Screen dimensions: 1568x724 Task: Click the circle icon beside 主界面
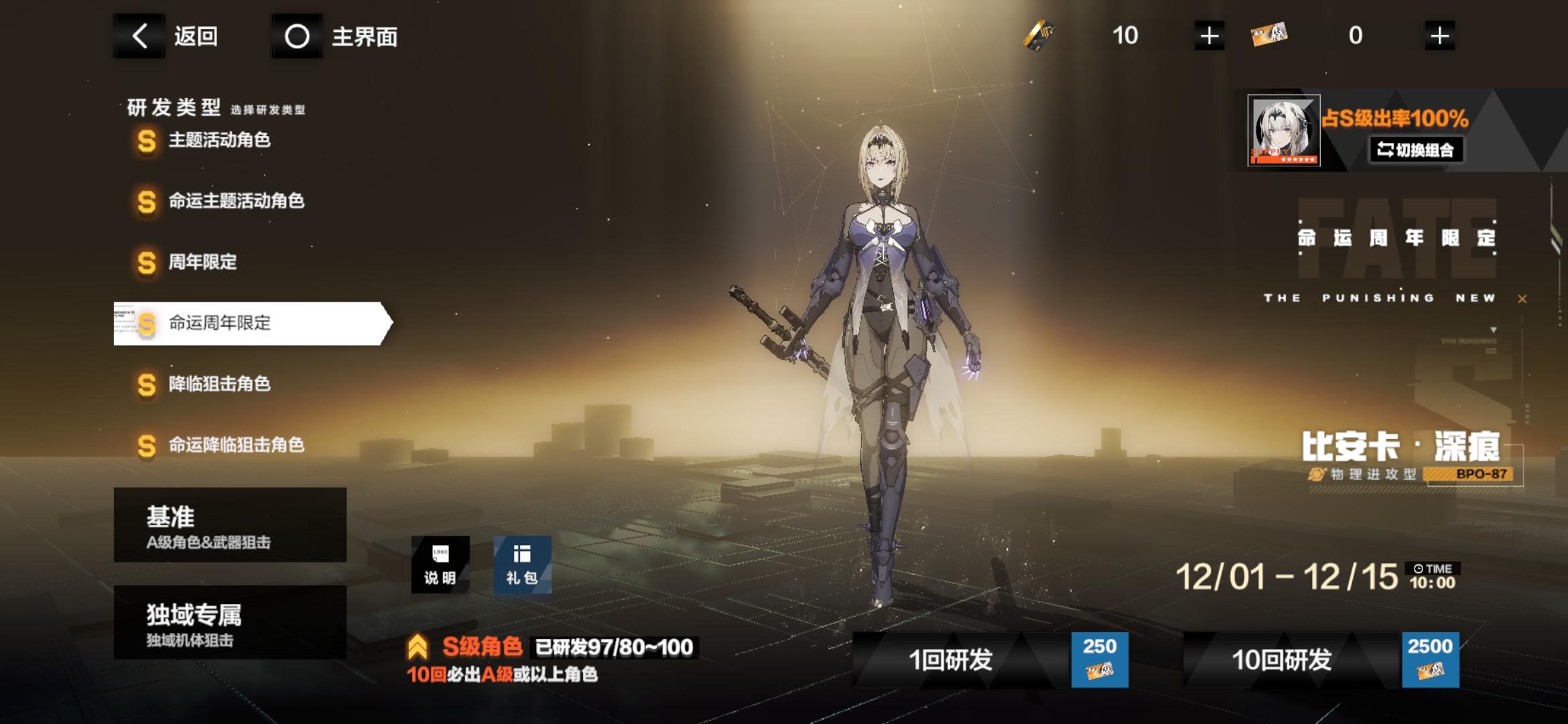(296, 37)
